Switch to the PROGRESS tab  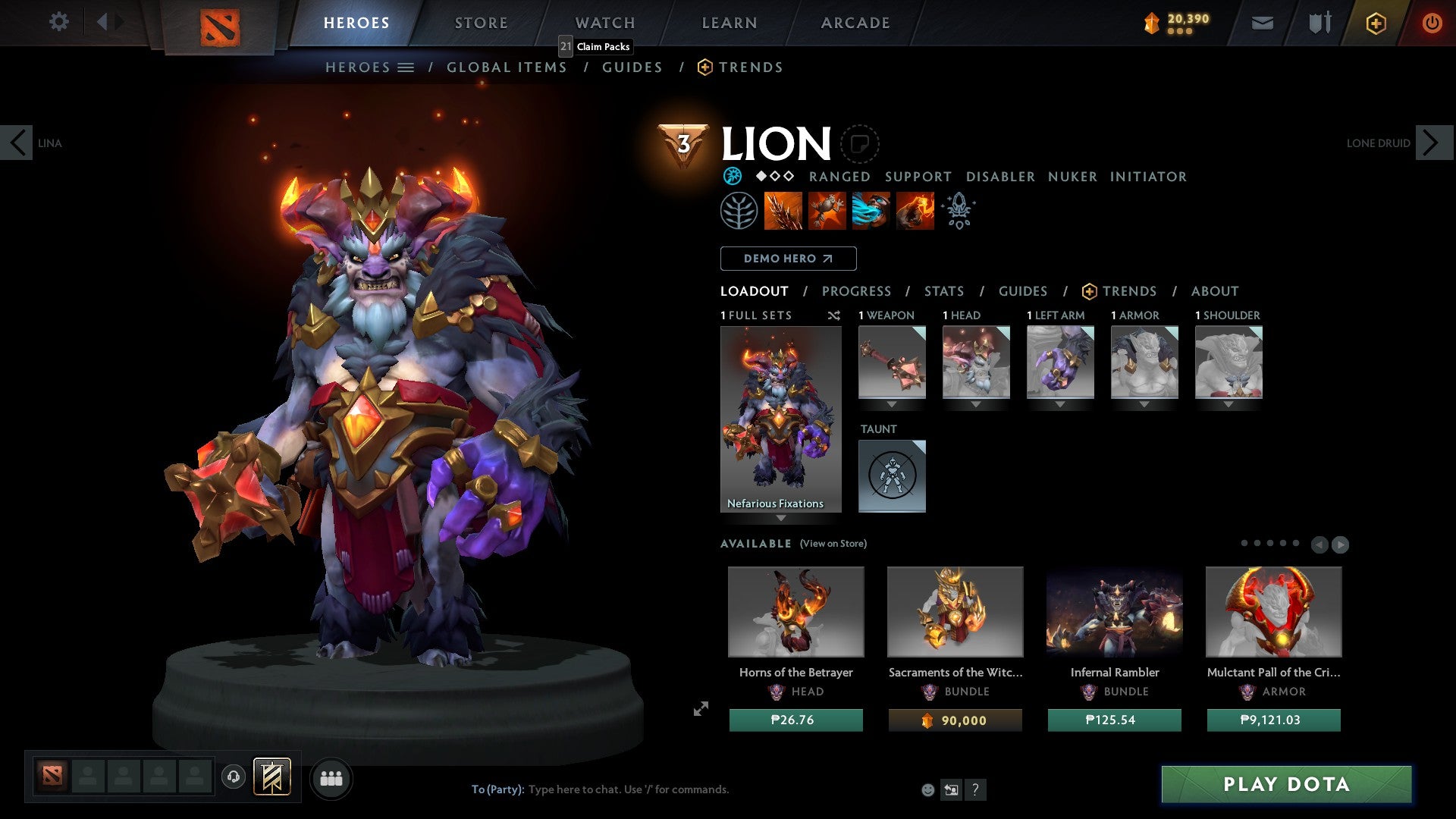point(857,291)
